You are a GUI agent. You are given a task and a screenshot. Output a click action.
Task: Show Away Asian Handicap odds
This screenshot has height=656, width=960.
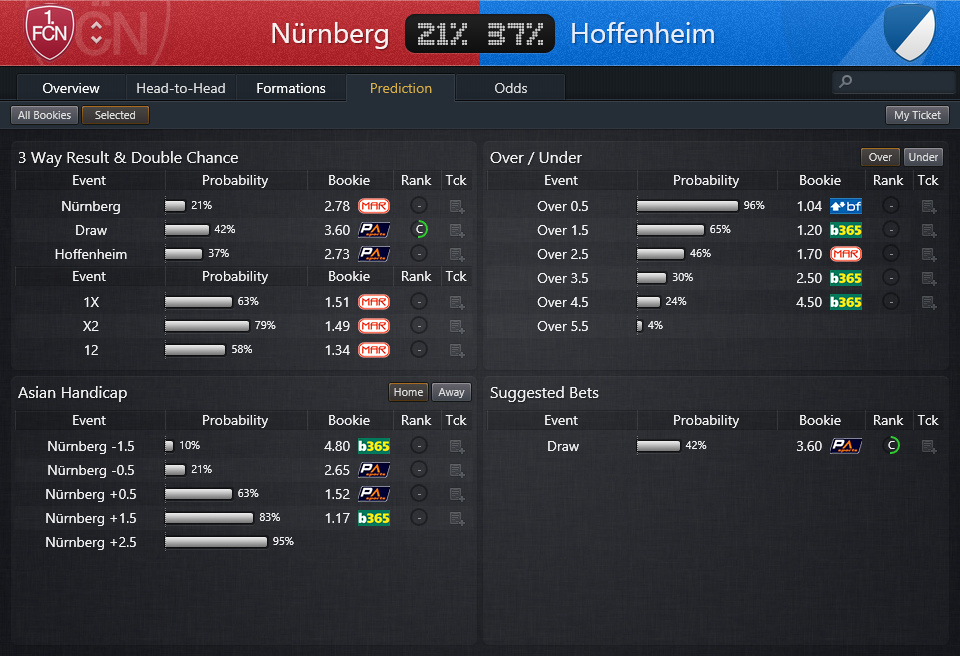(451, 392)
